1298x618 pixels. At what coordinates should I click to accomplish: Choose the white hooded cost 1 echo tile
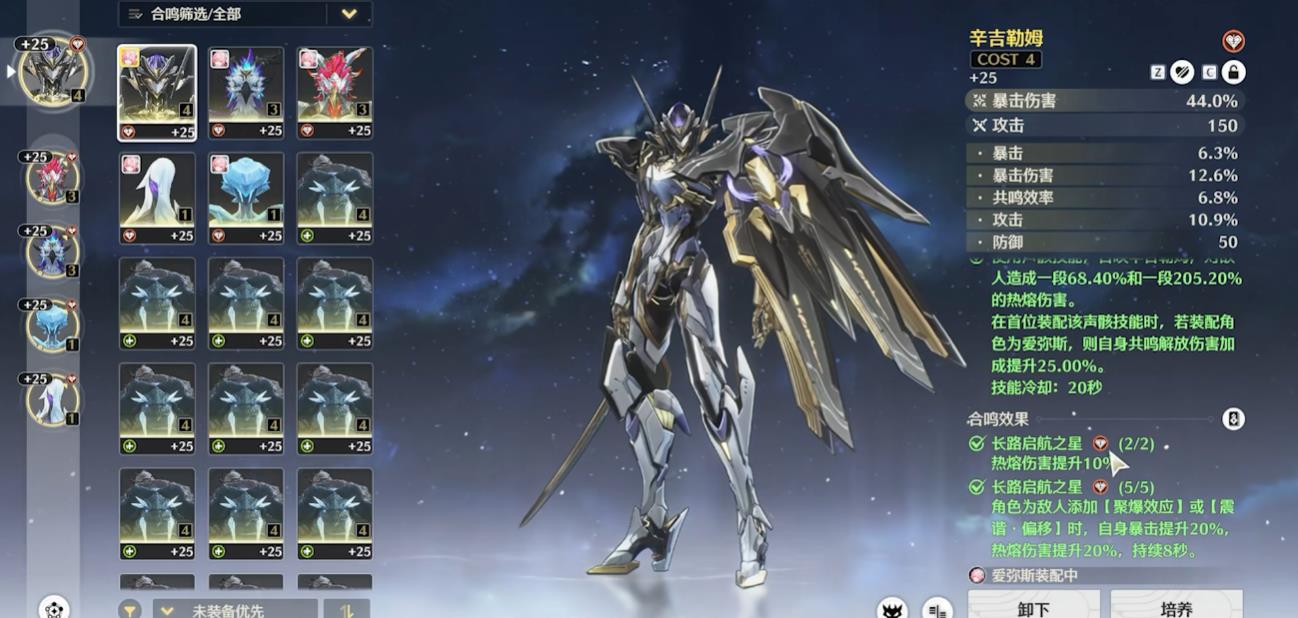[157, 197]
